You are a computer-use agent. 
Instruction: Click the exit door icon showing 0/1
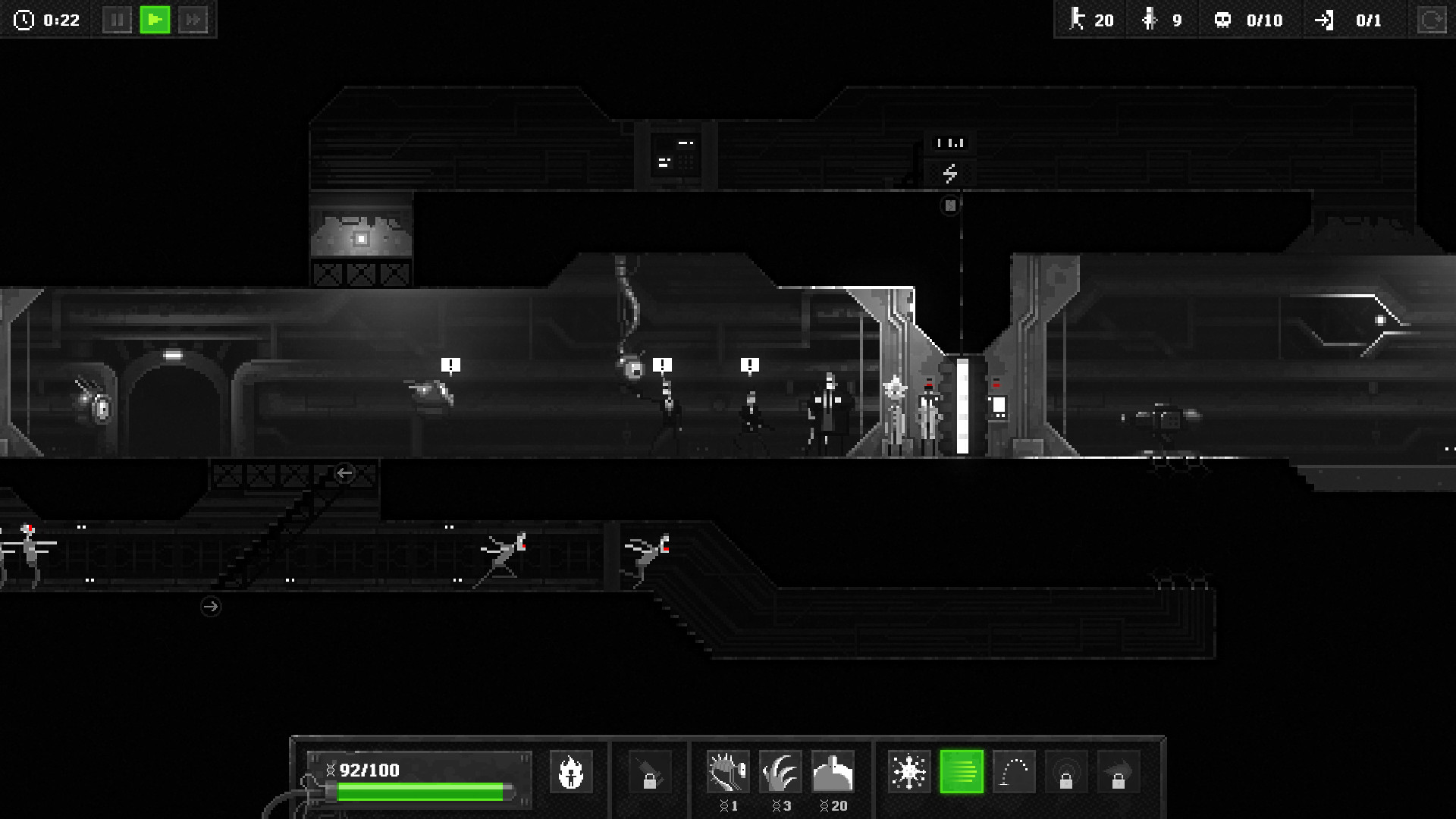coord(1326,20)
